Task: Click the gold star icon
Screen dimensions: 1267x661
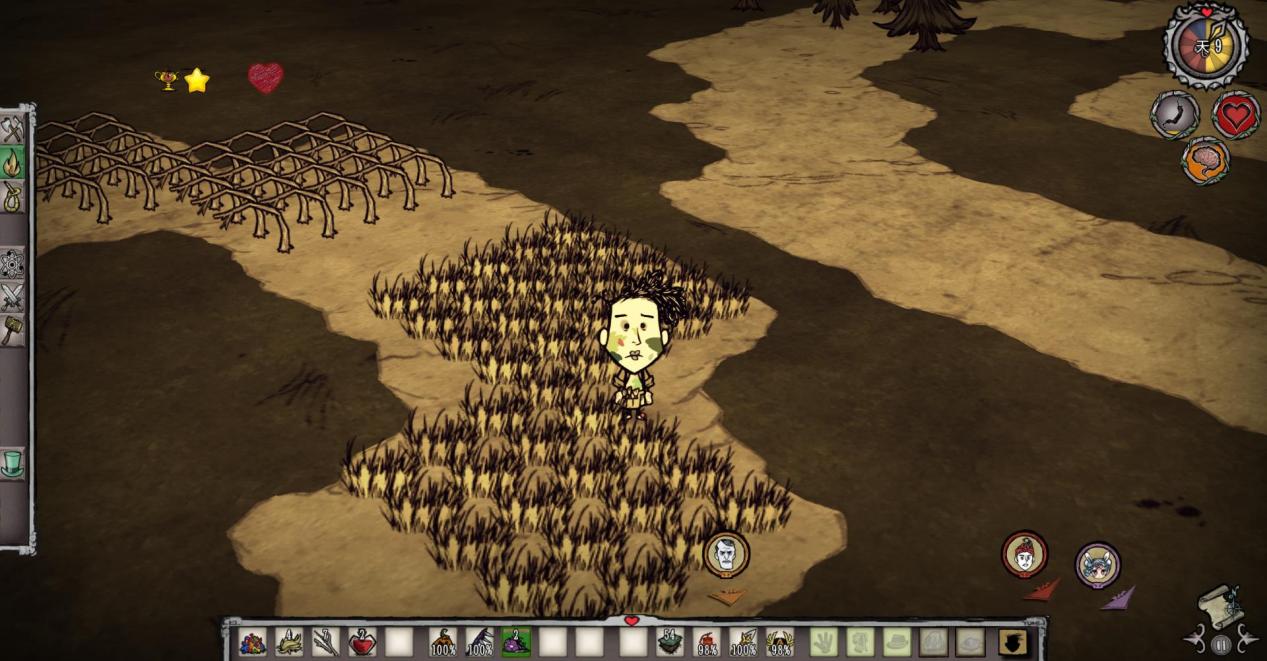Action: [197, 80]
